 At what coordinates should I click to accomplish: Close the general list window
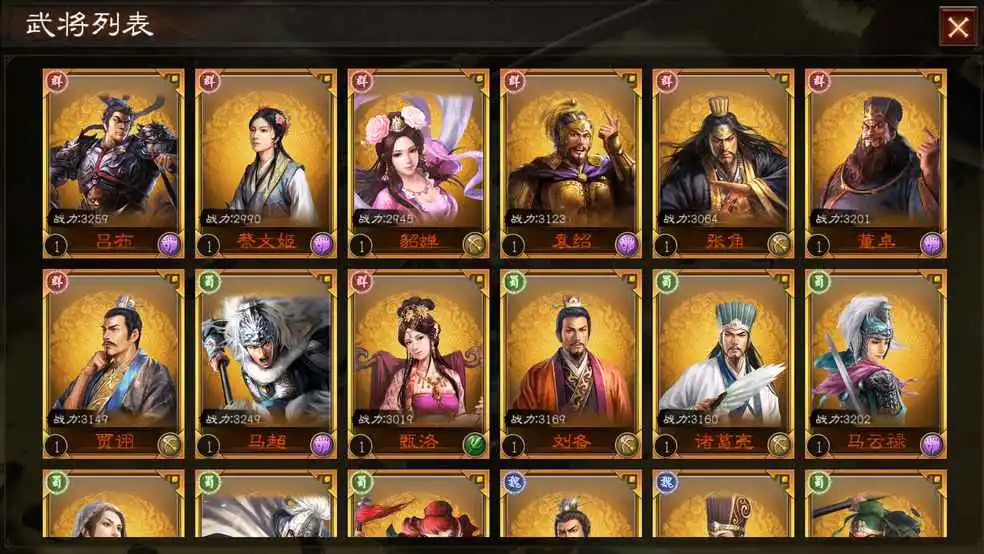958,27
